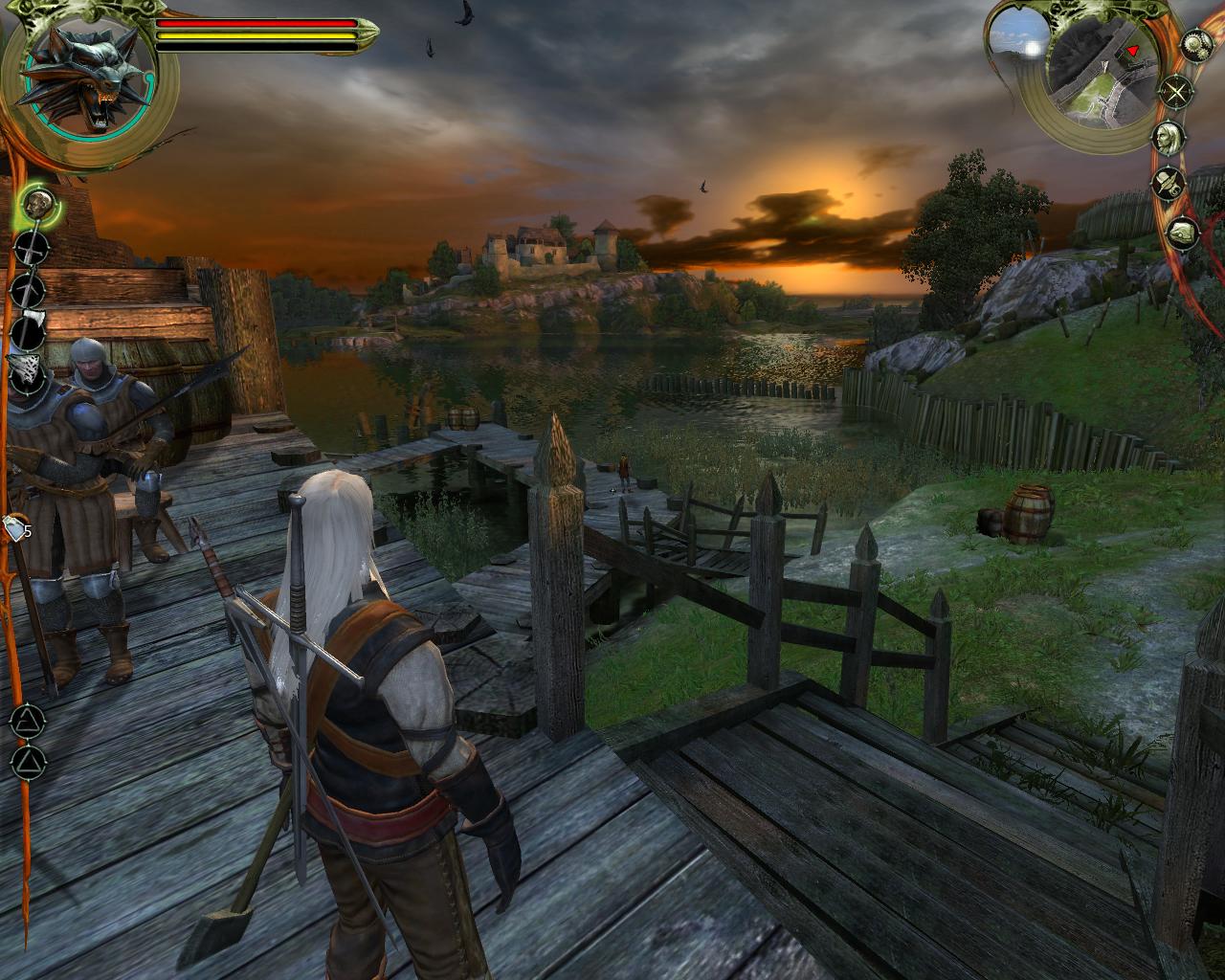Cast the Aard triangle sign with a bar
This screenshot has width=1225, height=980.
coord(29,718)
